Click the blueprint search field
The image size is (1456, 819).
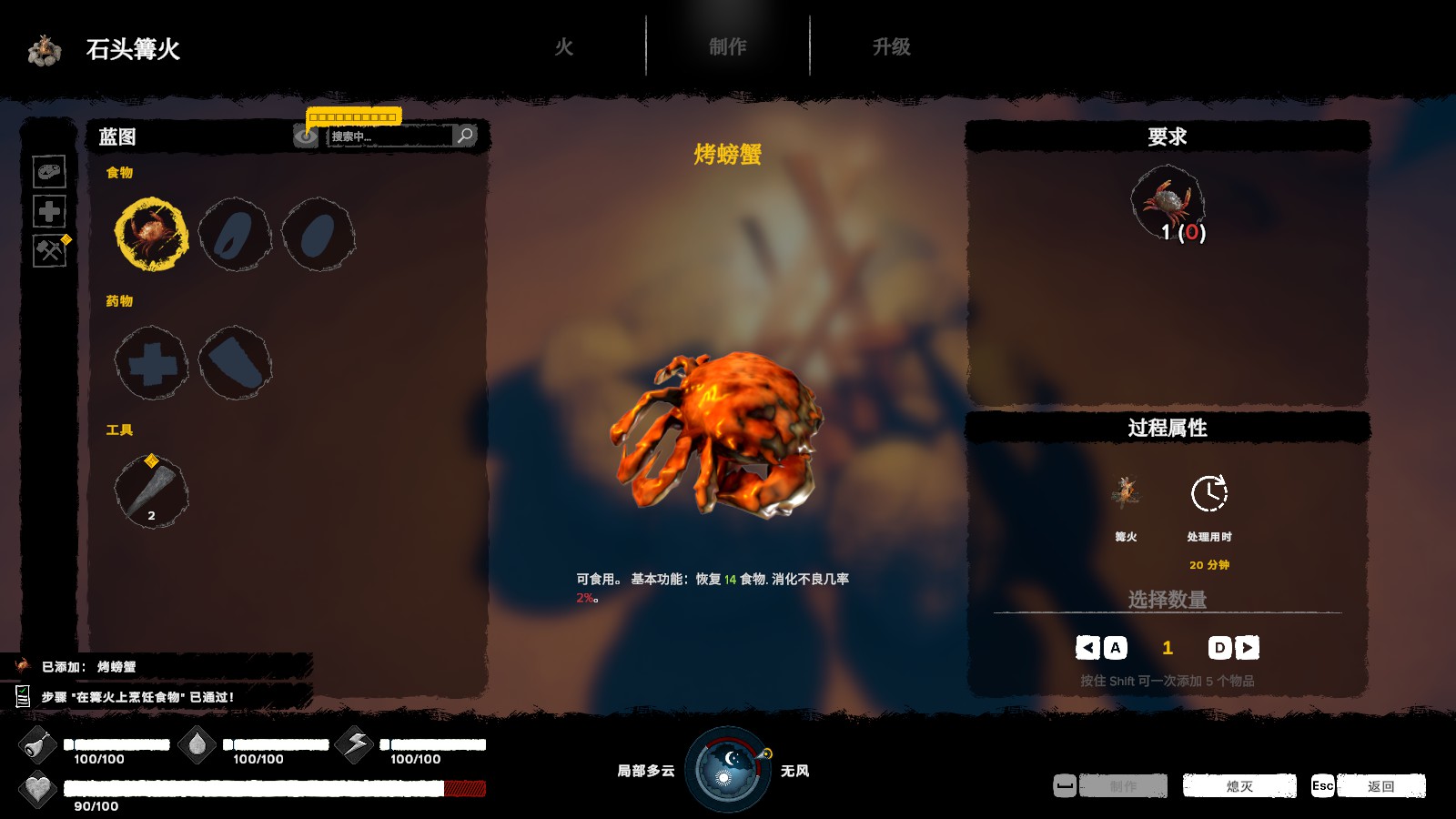coord(389,136)
